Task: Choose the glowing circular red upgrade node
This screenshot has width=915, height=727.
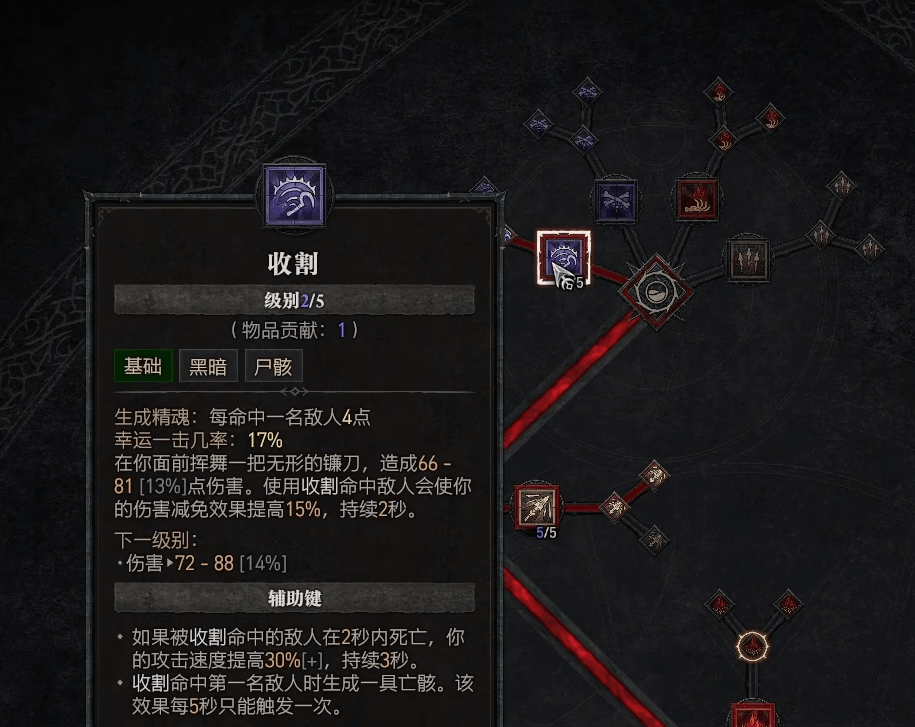Action: pos(752,646)
